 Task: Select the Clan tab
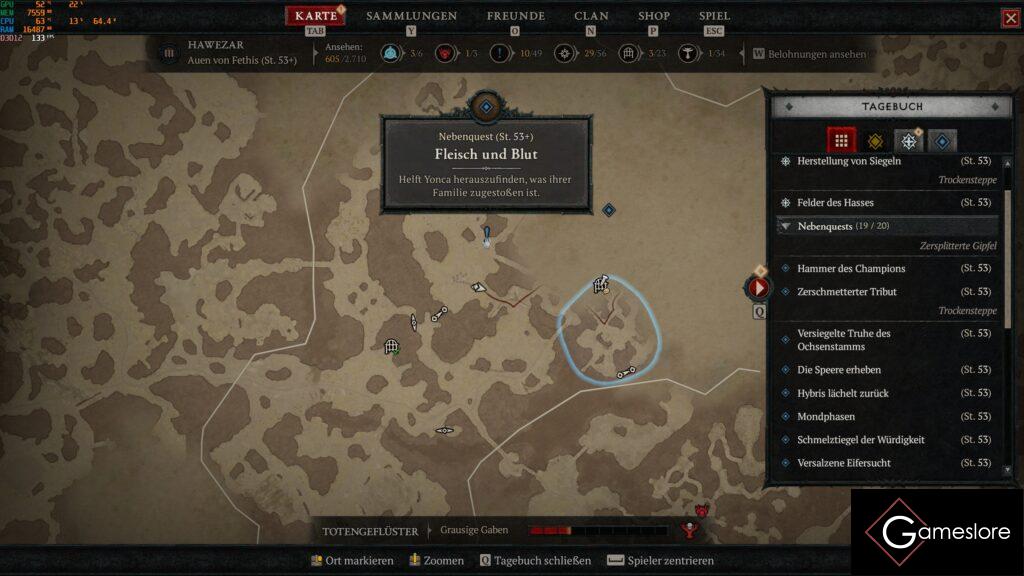591,16
